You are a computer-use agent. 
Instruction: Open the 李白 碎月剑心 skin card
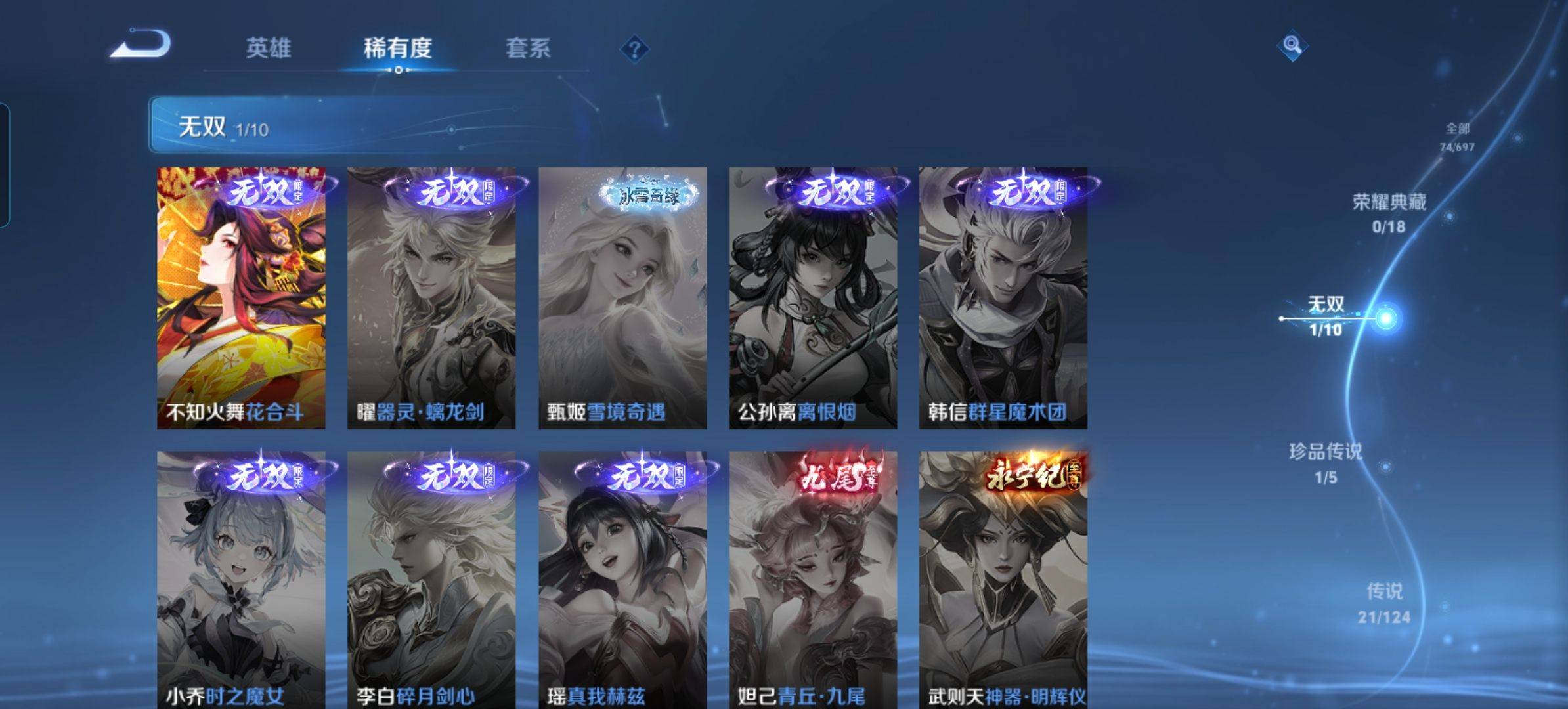tap(431, 579)
